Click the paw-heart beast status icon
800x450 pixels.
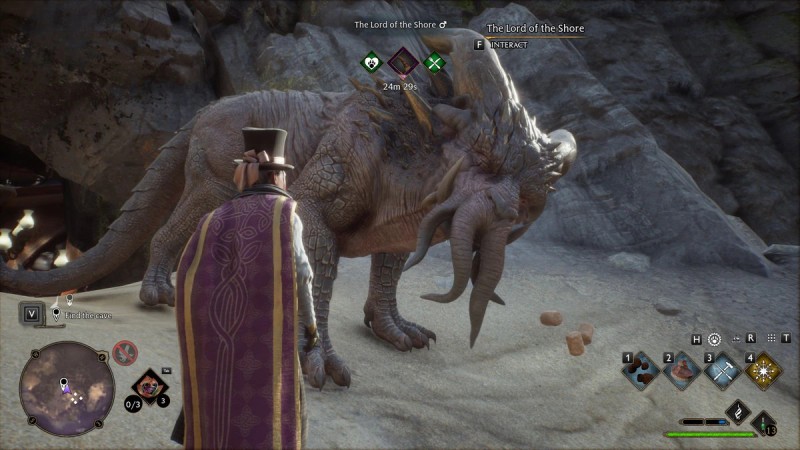coord(372,63)
